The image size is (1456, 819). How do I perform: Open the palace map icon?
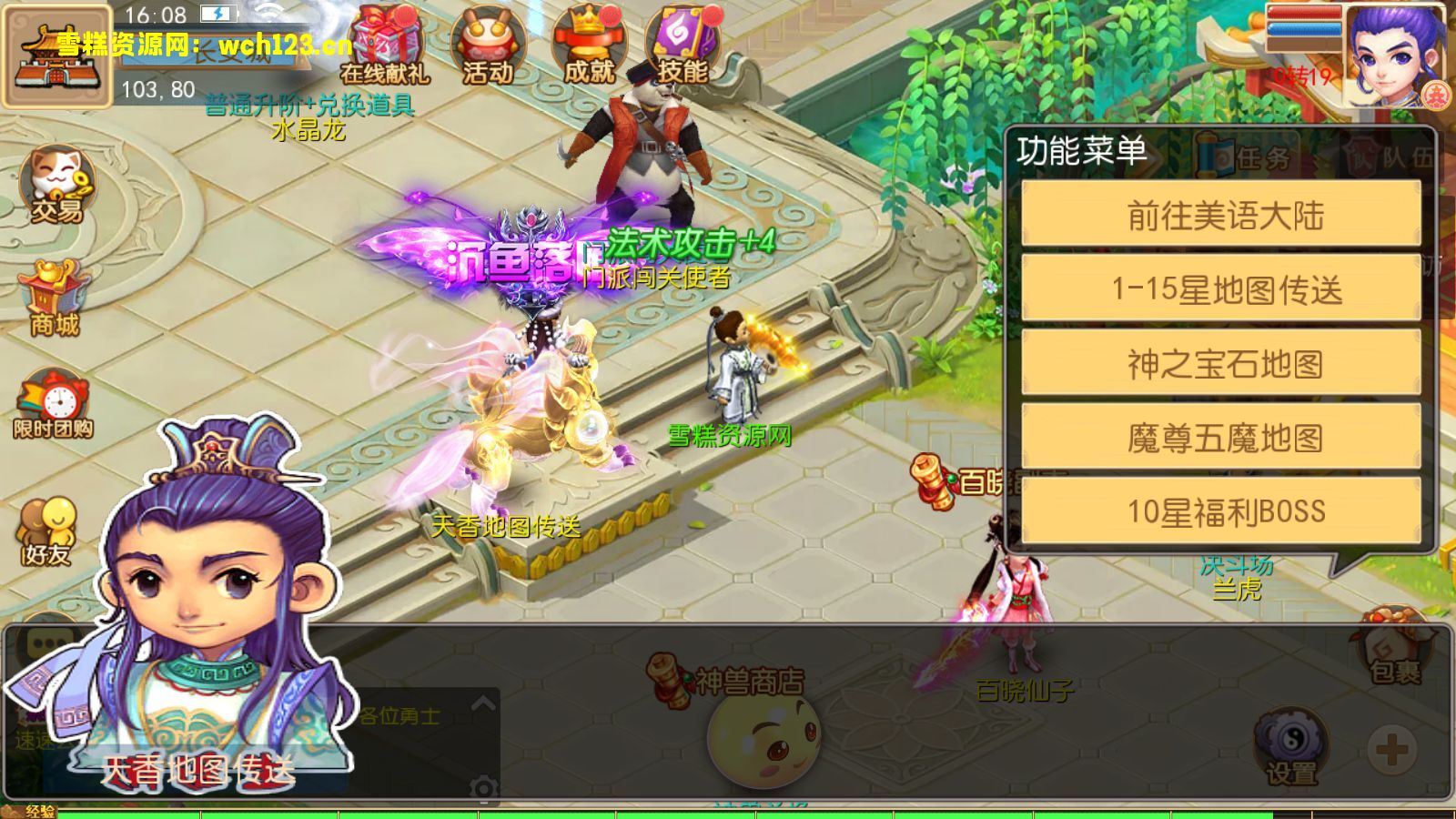(x=56, y=55)
